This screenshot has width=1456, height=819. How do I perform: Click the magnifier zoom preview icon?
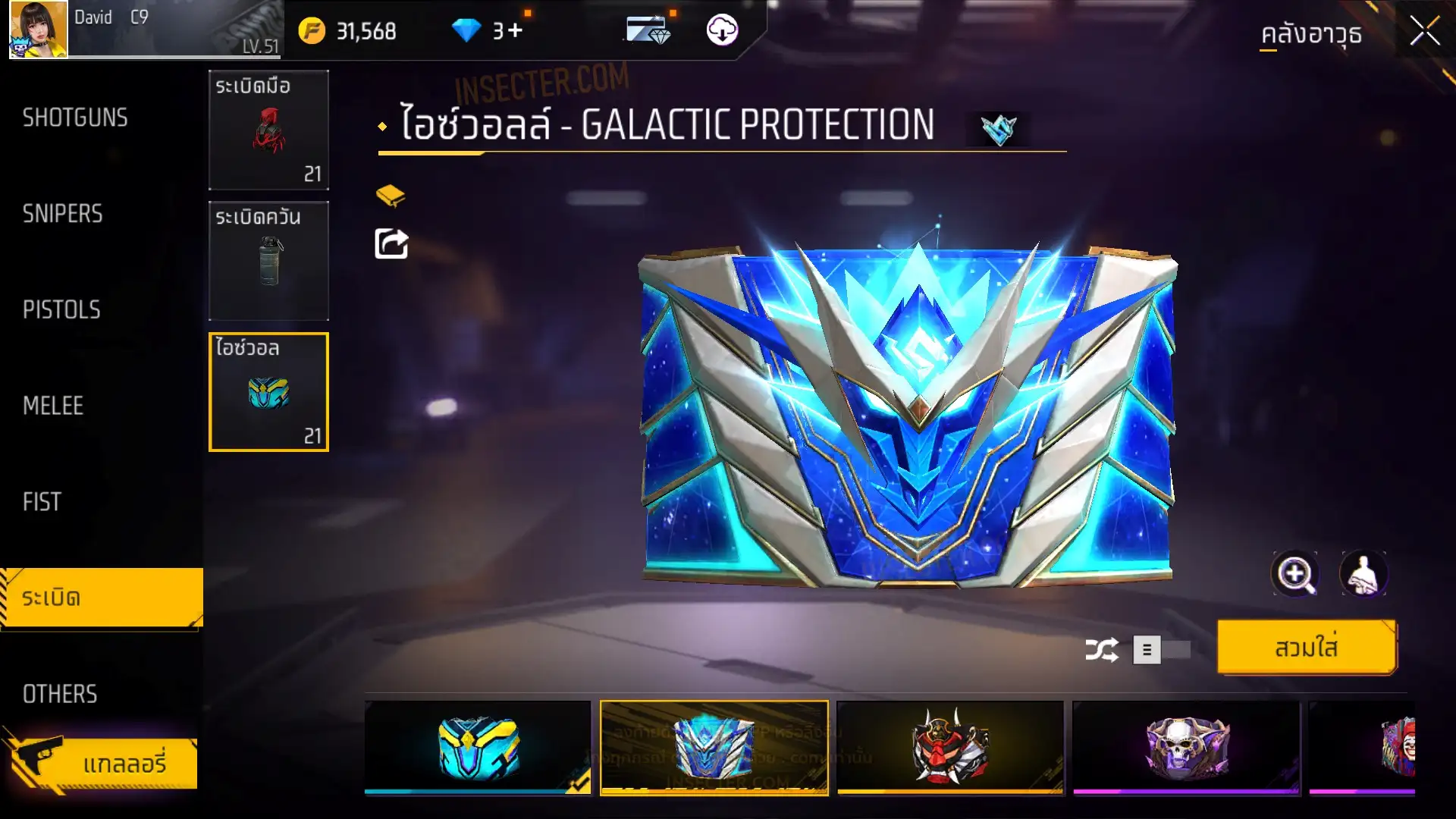[x=1294, y=574]
